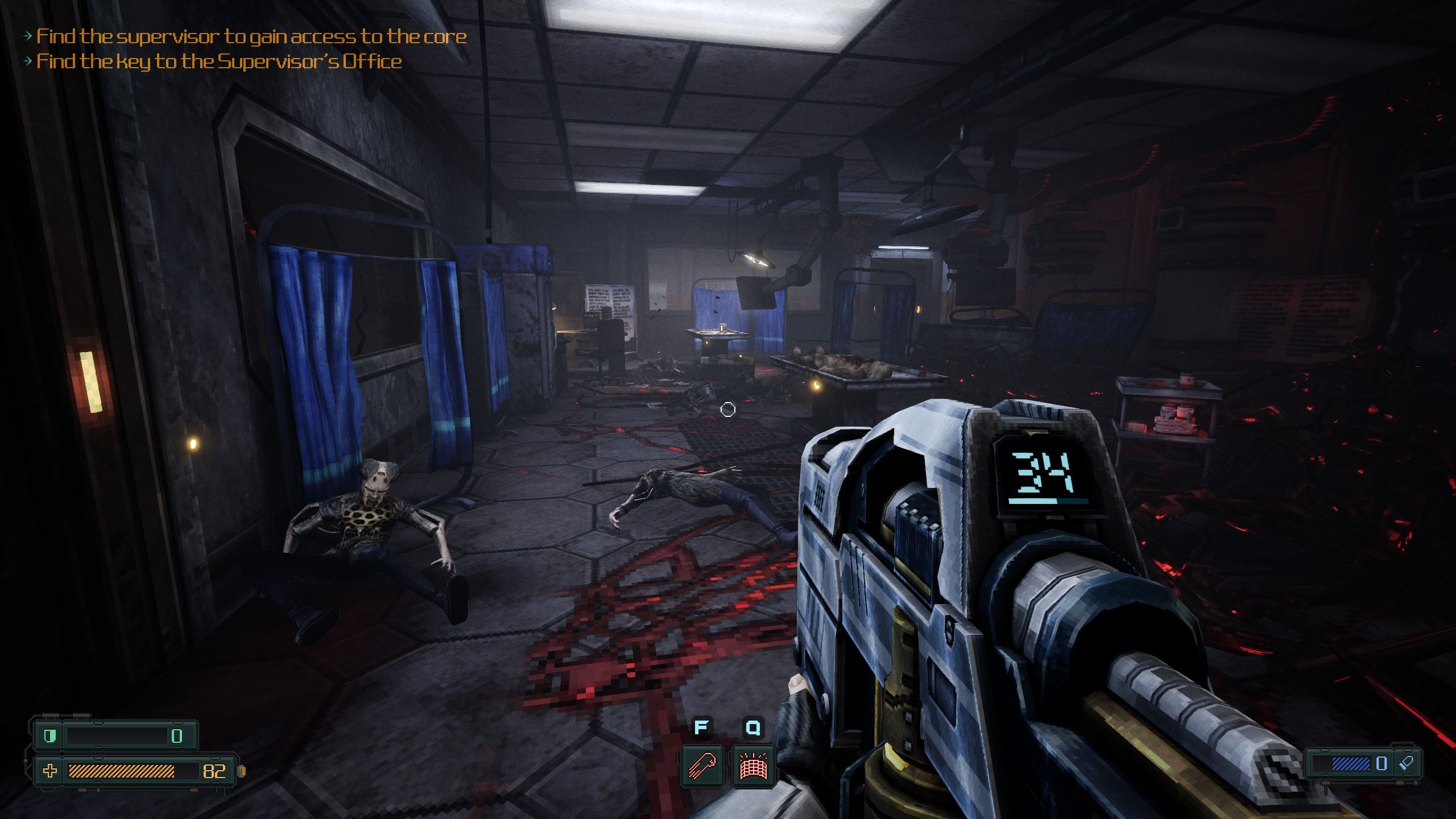Activate the punching fist melee ability
Screen dimensions: 1456x819
tap(702, 765)
